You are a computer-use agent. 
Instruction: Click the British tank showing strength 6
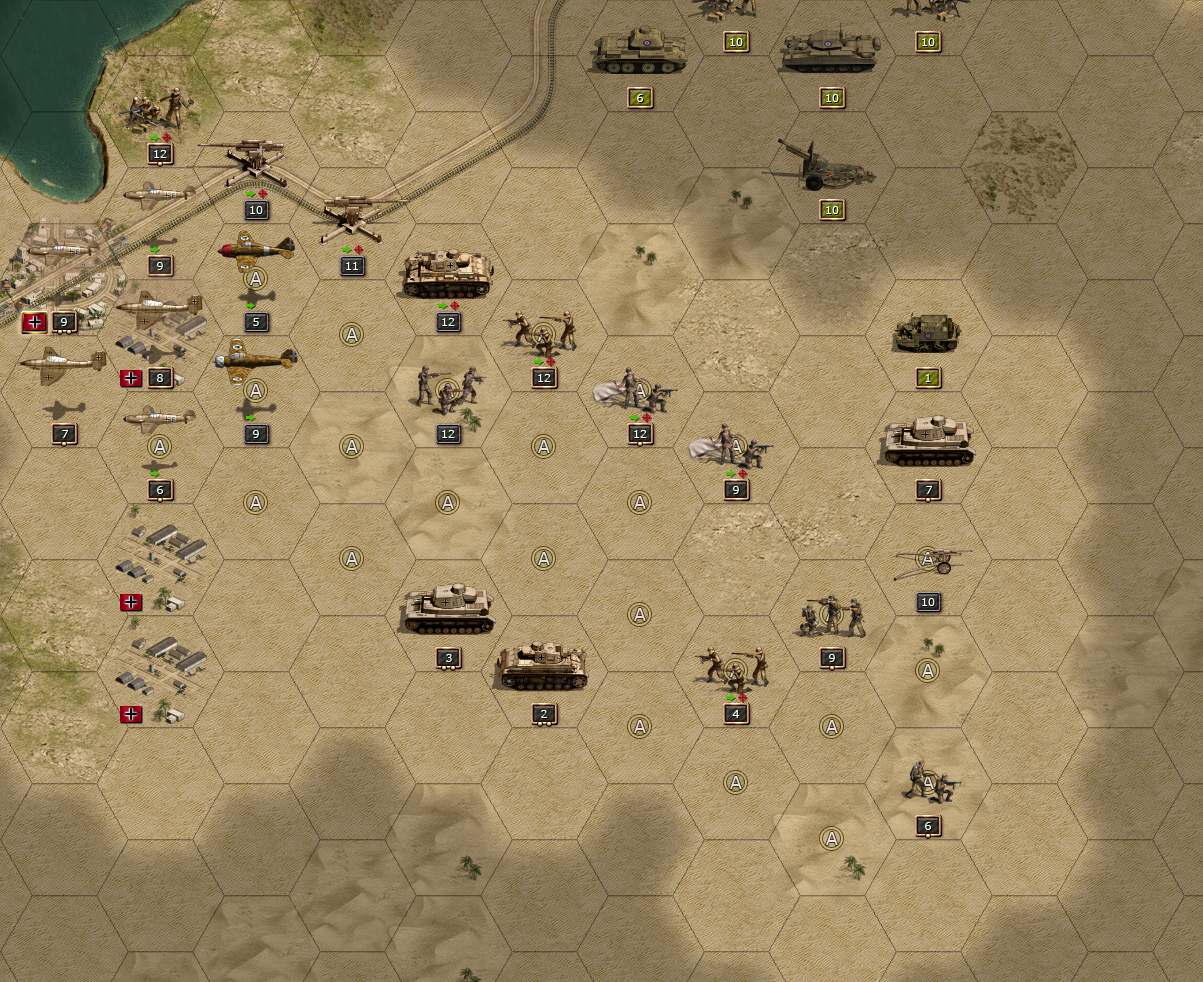pyautogui.click(x=640, y=52)
